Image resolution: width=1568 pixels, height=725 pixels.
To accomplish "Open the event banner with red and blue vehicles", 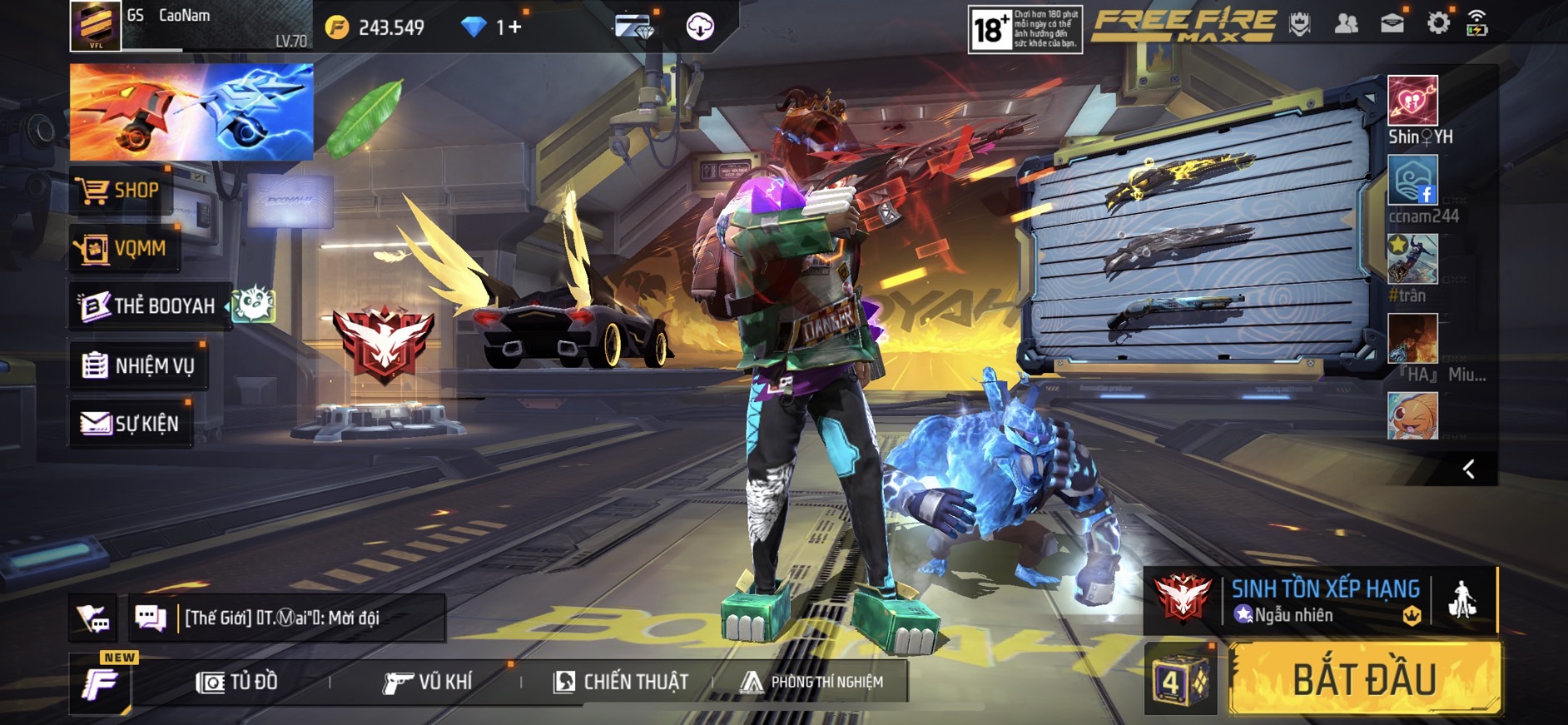I will pos(191,112).
